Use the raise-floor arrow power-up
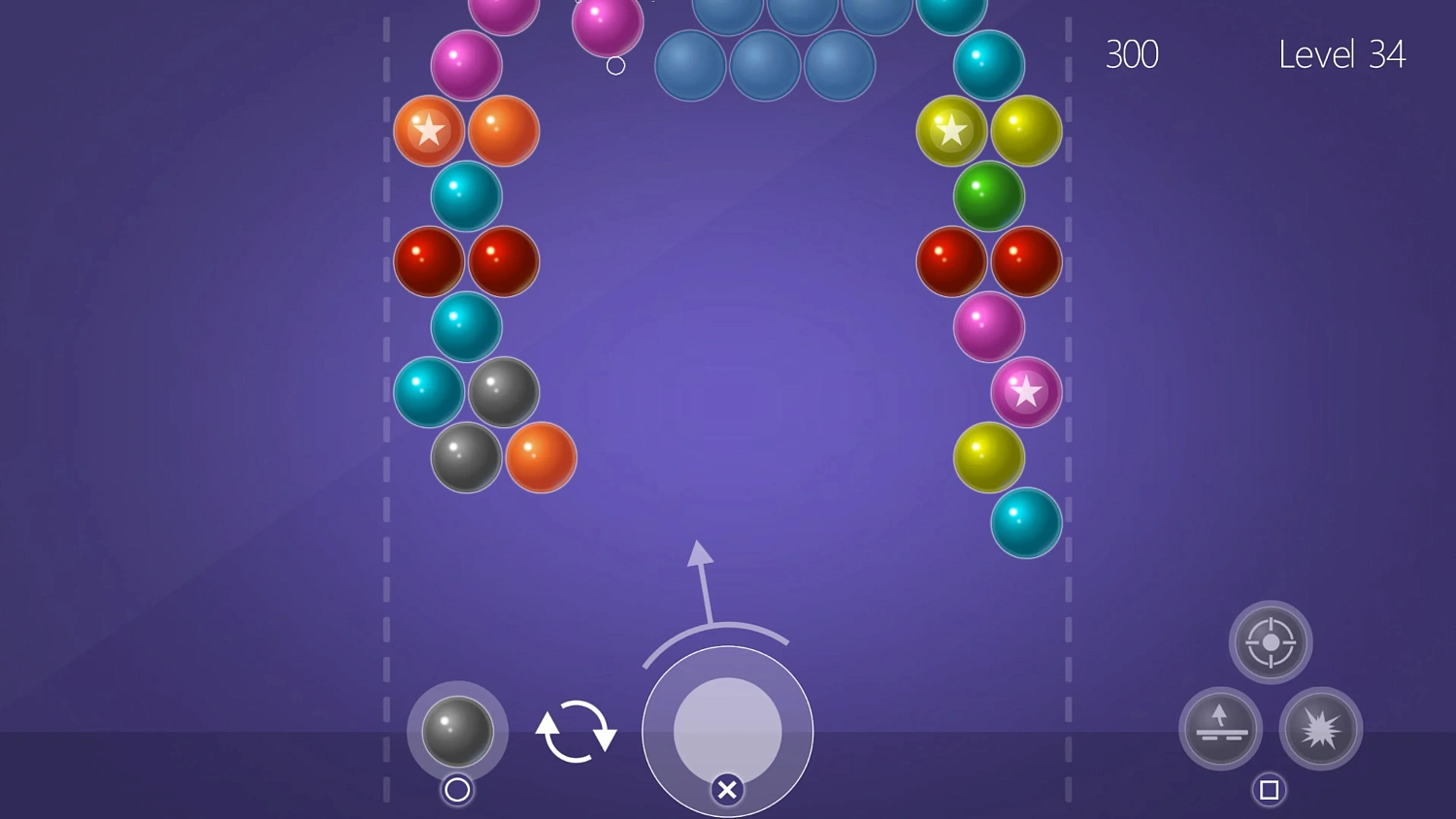1456x819 pixels. click(1220, 729)
